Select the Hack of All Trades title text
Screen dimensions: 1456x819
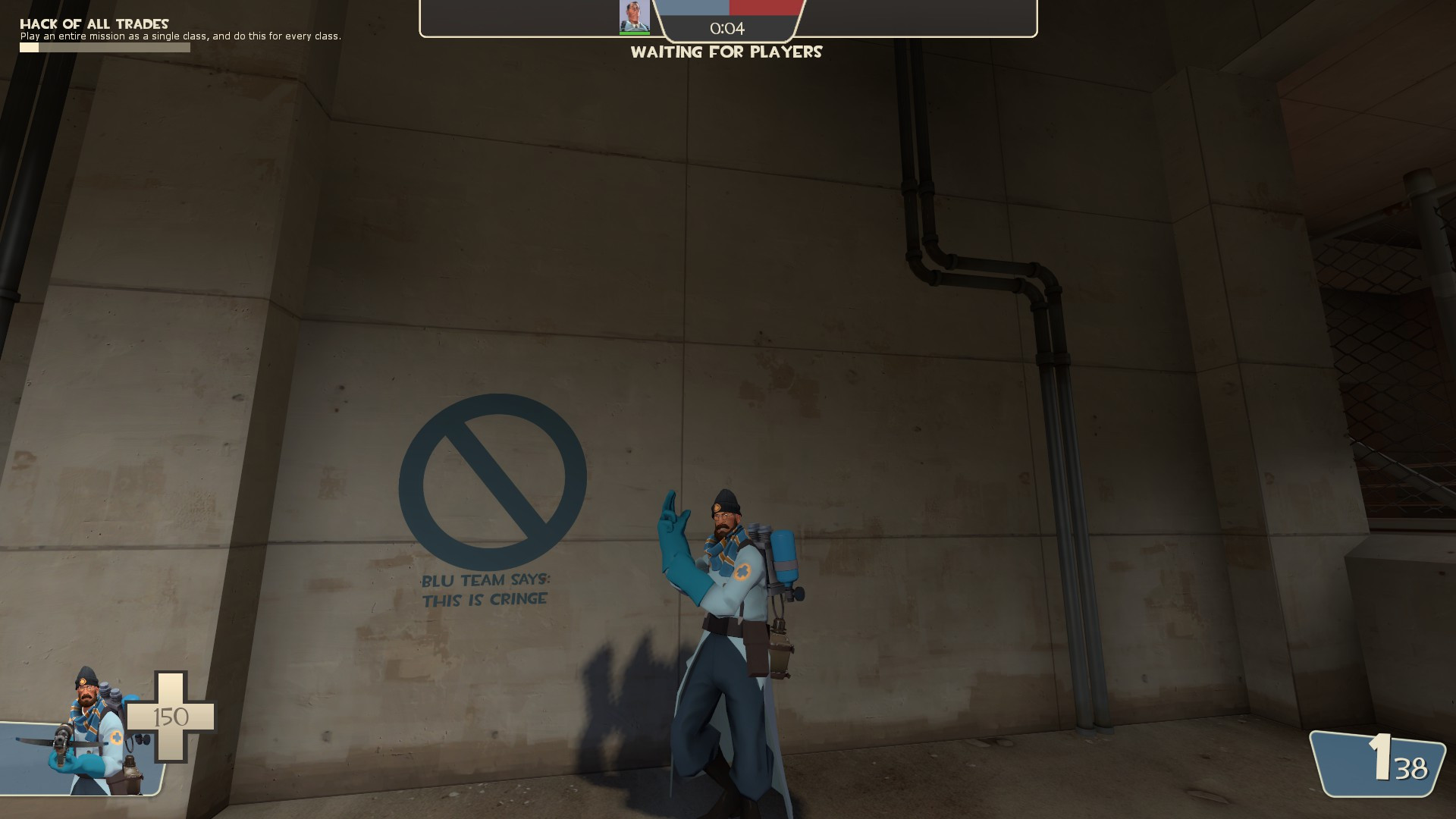(x=95, y=23)
